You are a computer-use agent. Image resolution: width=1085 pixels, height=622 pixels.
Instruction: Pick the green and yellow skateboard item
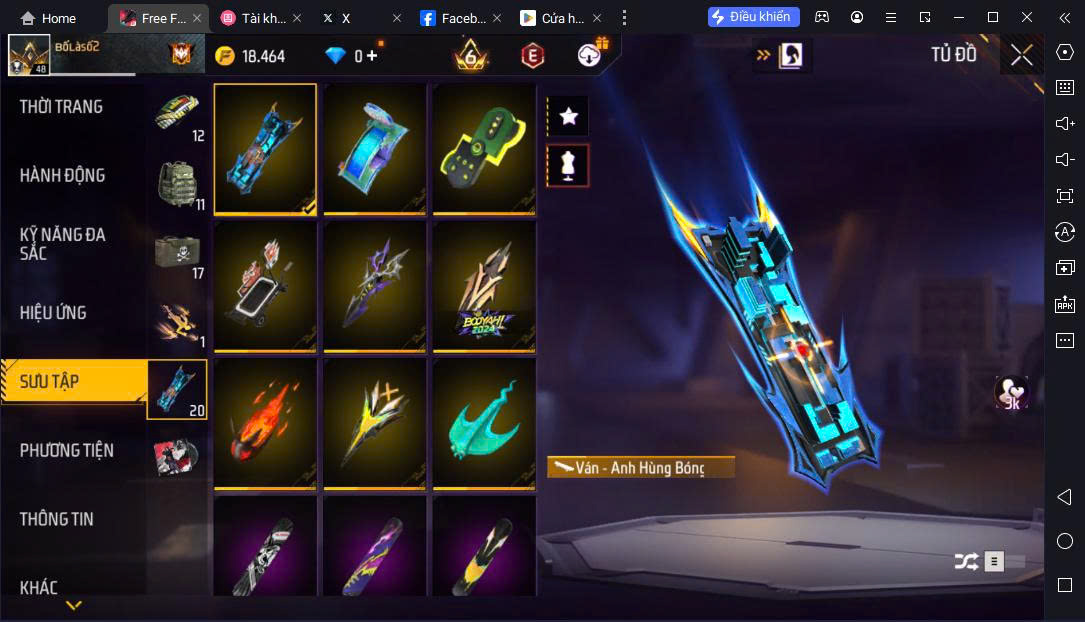click(484, 148)
